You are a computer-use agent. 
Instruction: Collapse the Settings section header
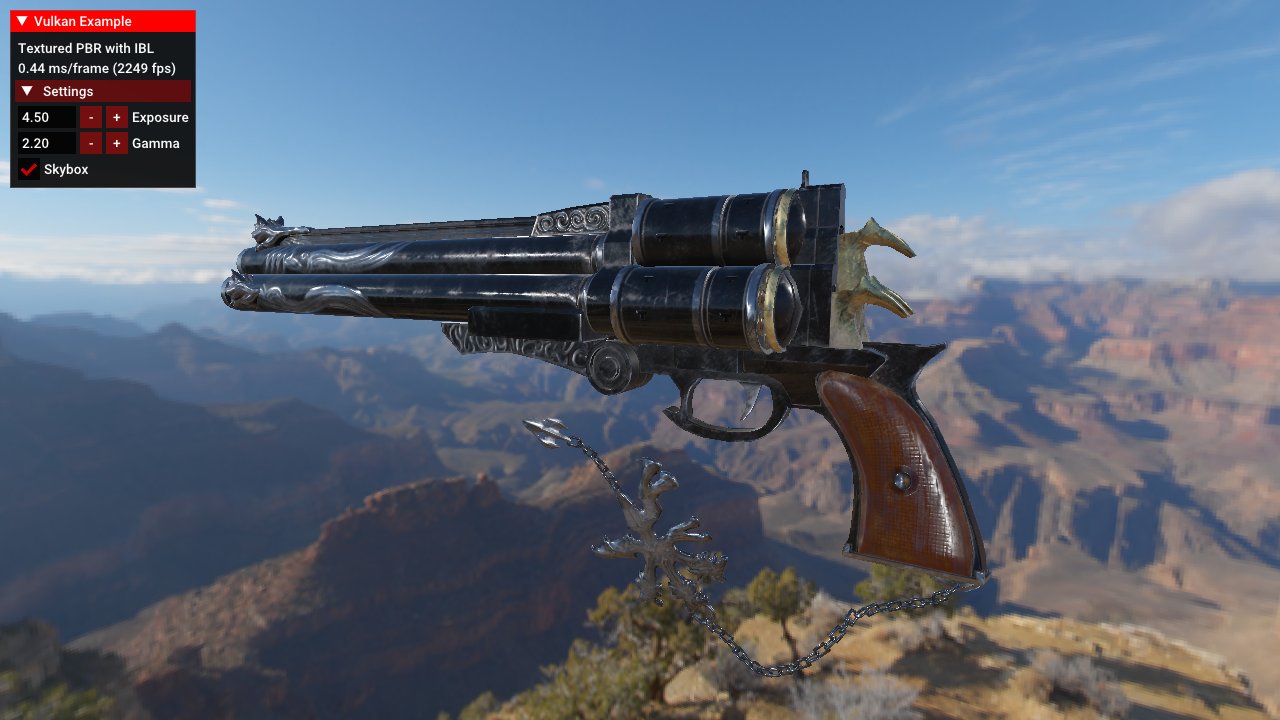pos(27,91)
